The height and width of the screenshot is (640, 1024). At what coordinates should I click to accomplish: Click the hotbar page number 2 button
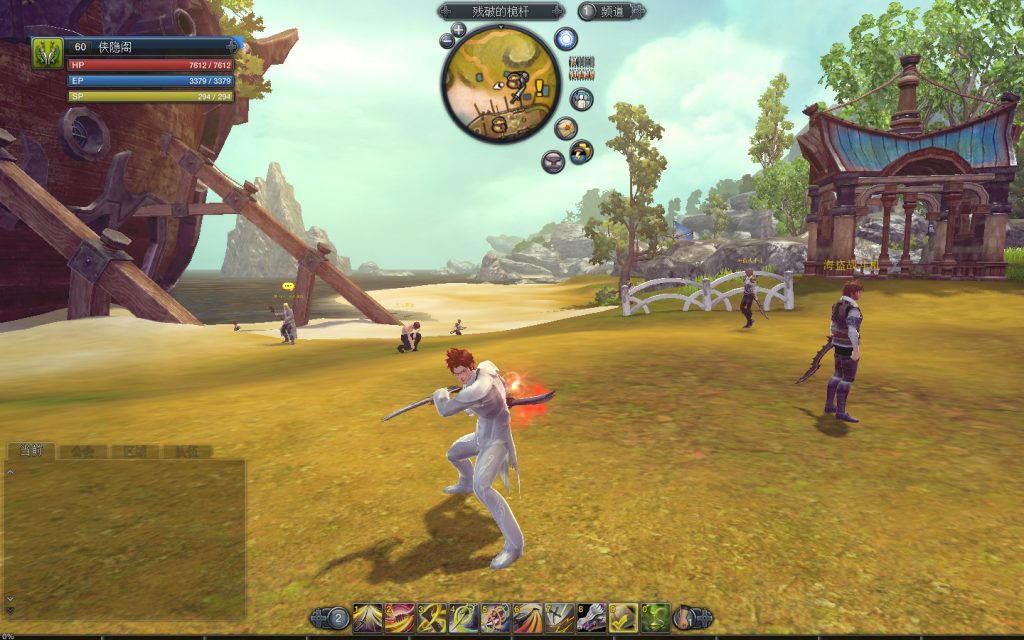point(339,618)
